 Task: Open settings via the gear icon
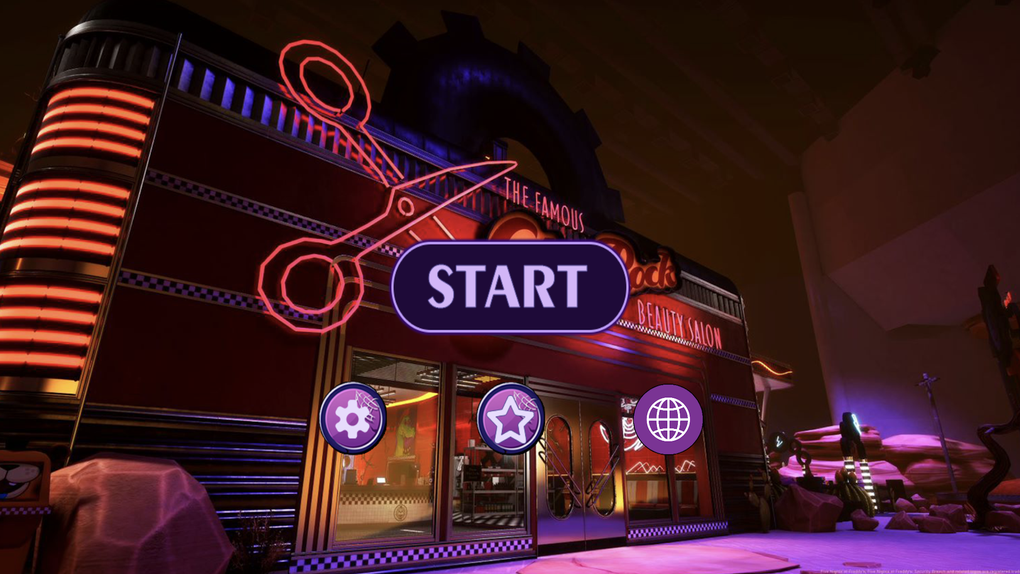(353, 418)
